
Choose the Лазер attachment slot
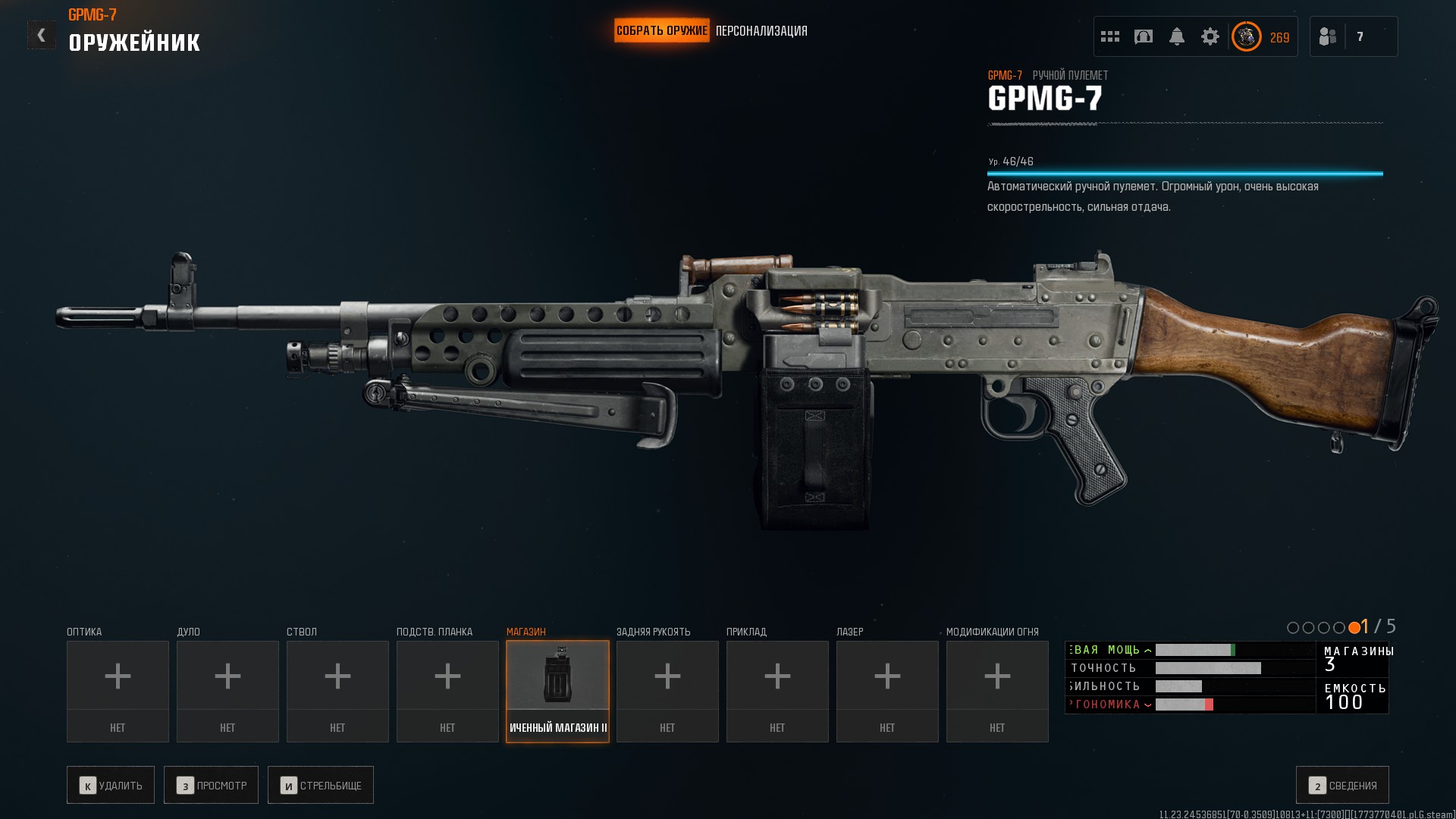pos(887,691)
